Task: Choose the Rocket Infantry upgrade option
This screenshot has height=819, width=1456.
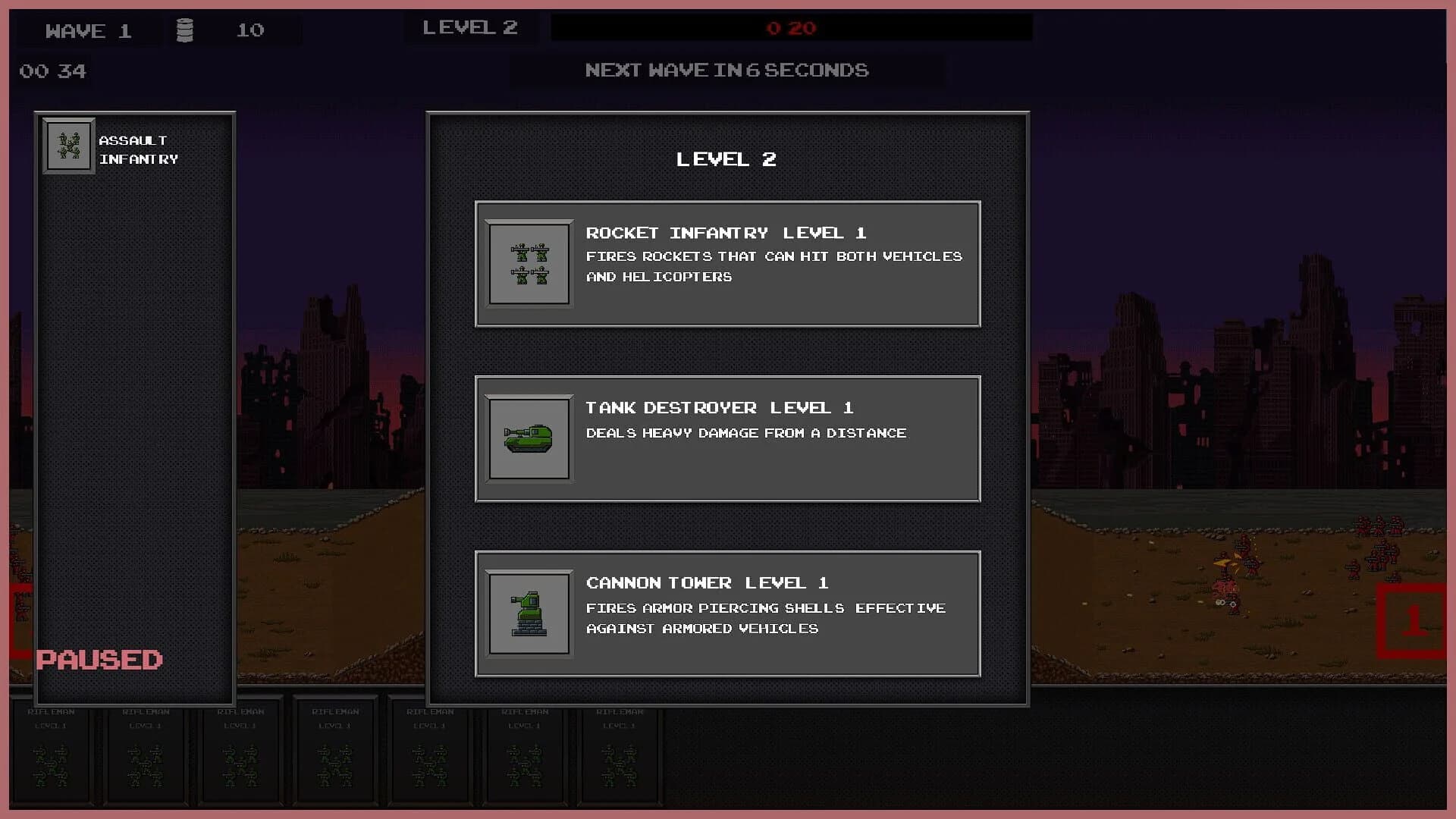Action: coord(726,263)
